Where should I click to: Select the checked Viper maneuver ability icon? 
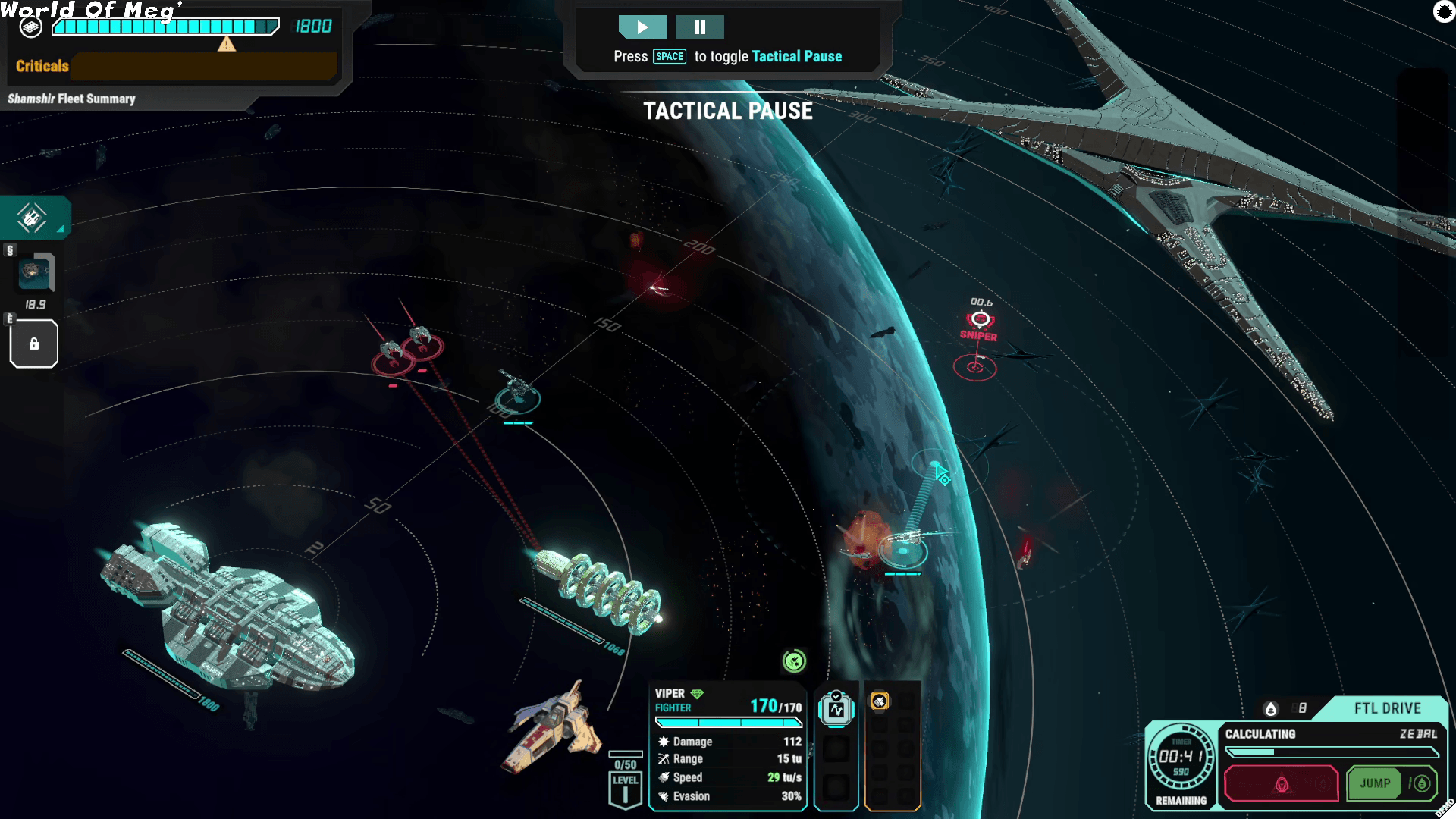[x=836, y=710]
